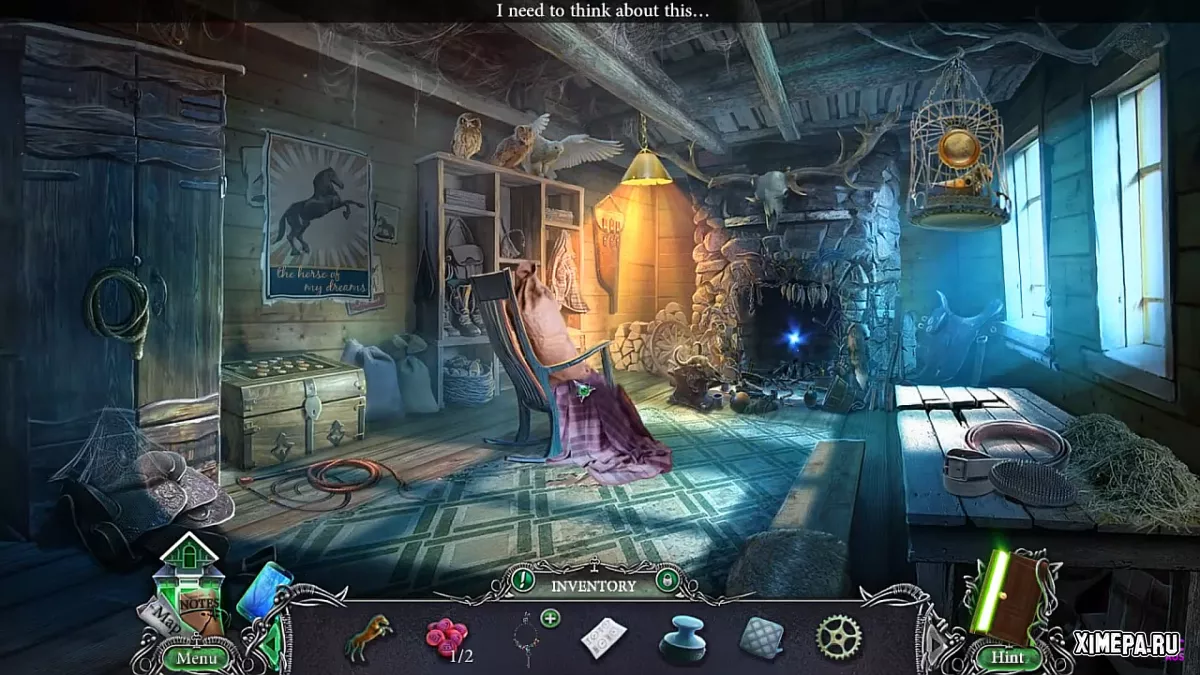This screenshot has width=1200, height=675.
Task: Select the brass gear item
Action: click(x=838, y=636)
